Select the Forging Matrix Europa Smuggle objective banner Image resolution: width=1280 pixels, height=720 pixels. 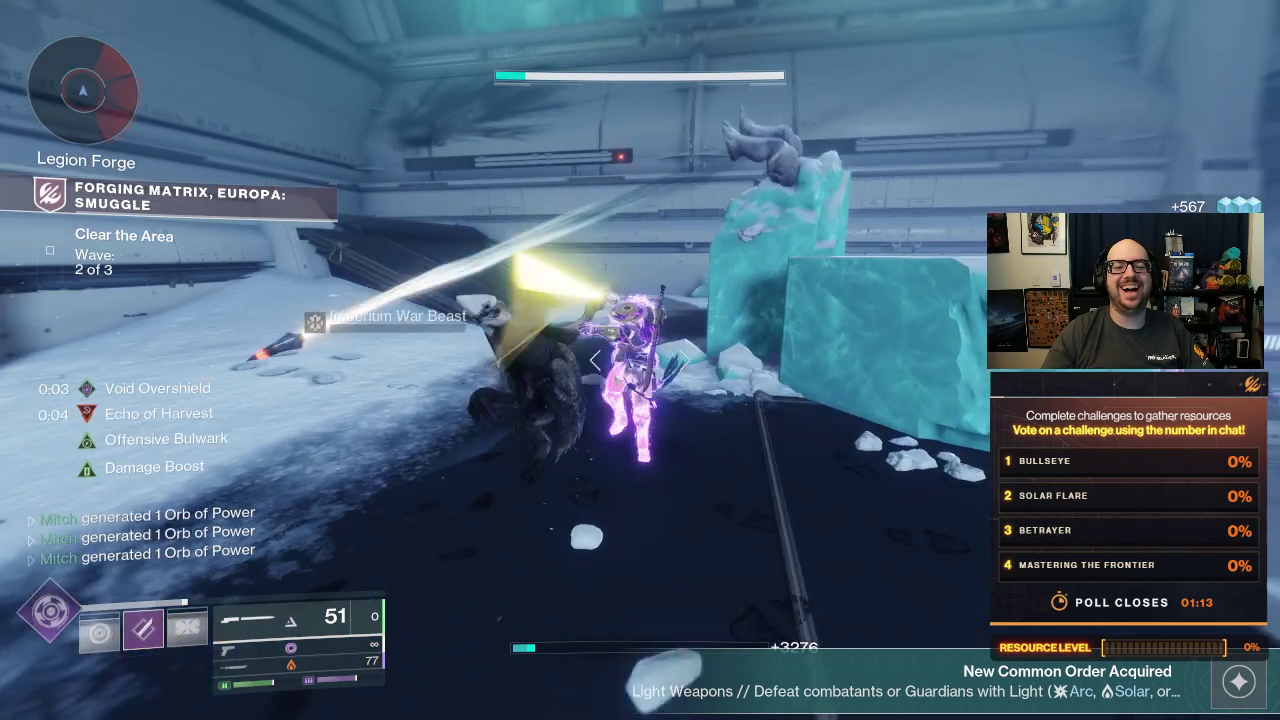170,196
